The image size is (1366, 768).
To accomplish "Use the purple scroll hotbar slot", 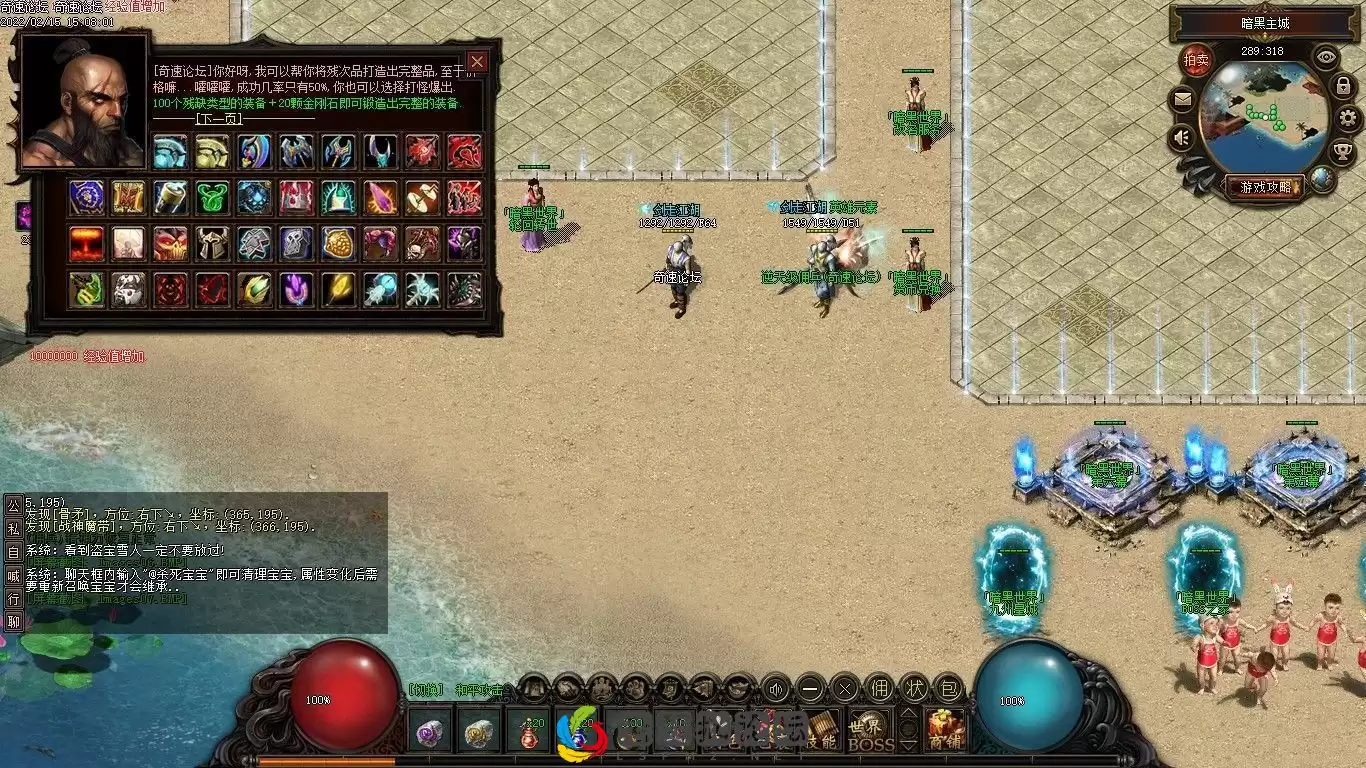I will 433,731.
